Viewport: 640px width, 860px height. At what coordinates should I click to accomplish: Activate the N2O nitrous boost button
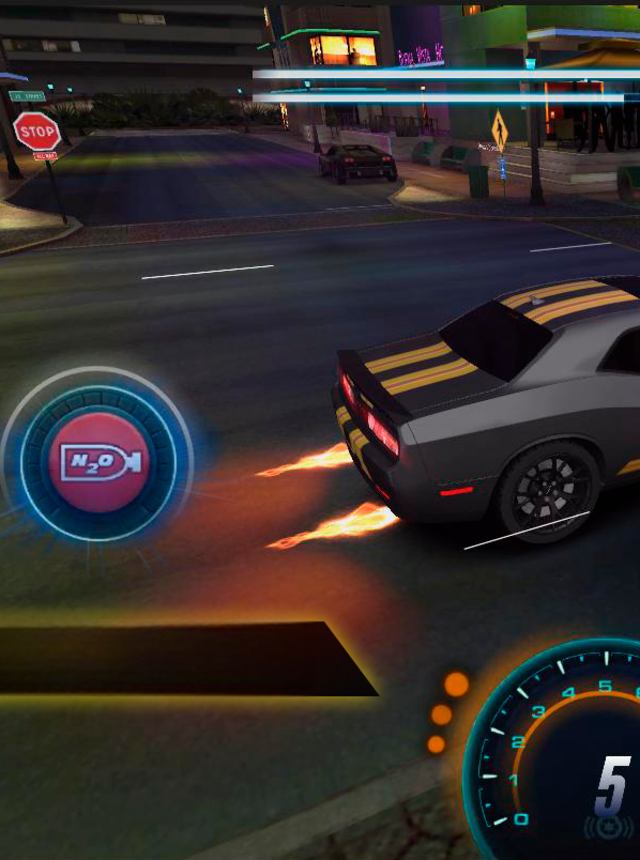[x=98, y=462]
